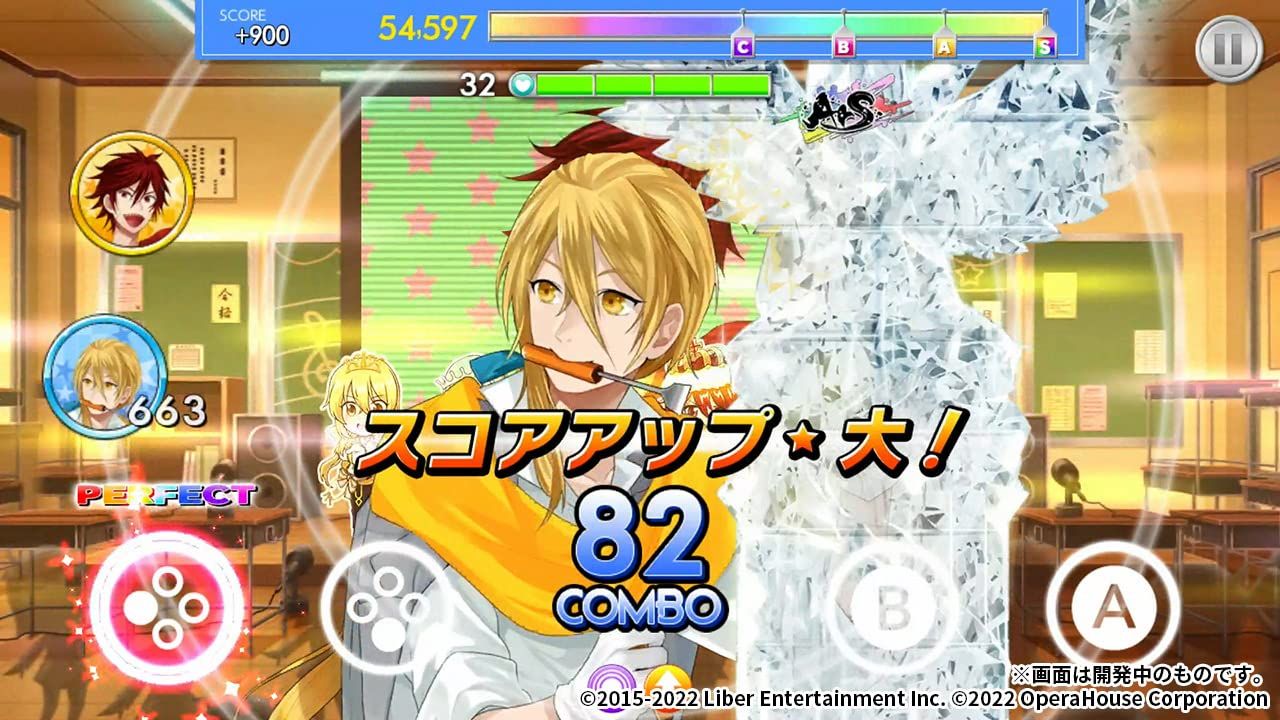Click the A rank marker on the gauge

point(944,45)
